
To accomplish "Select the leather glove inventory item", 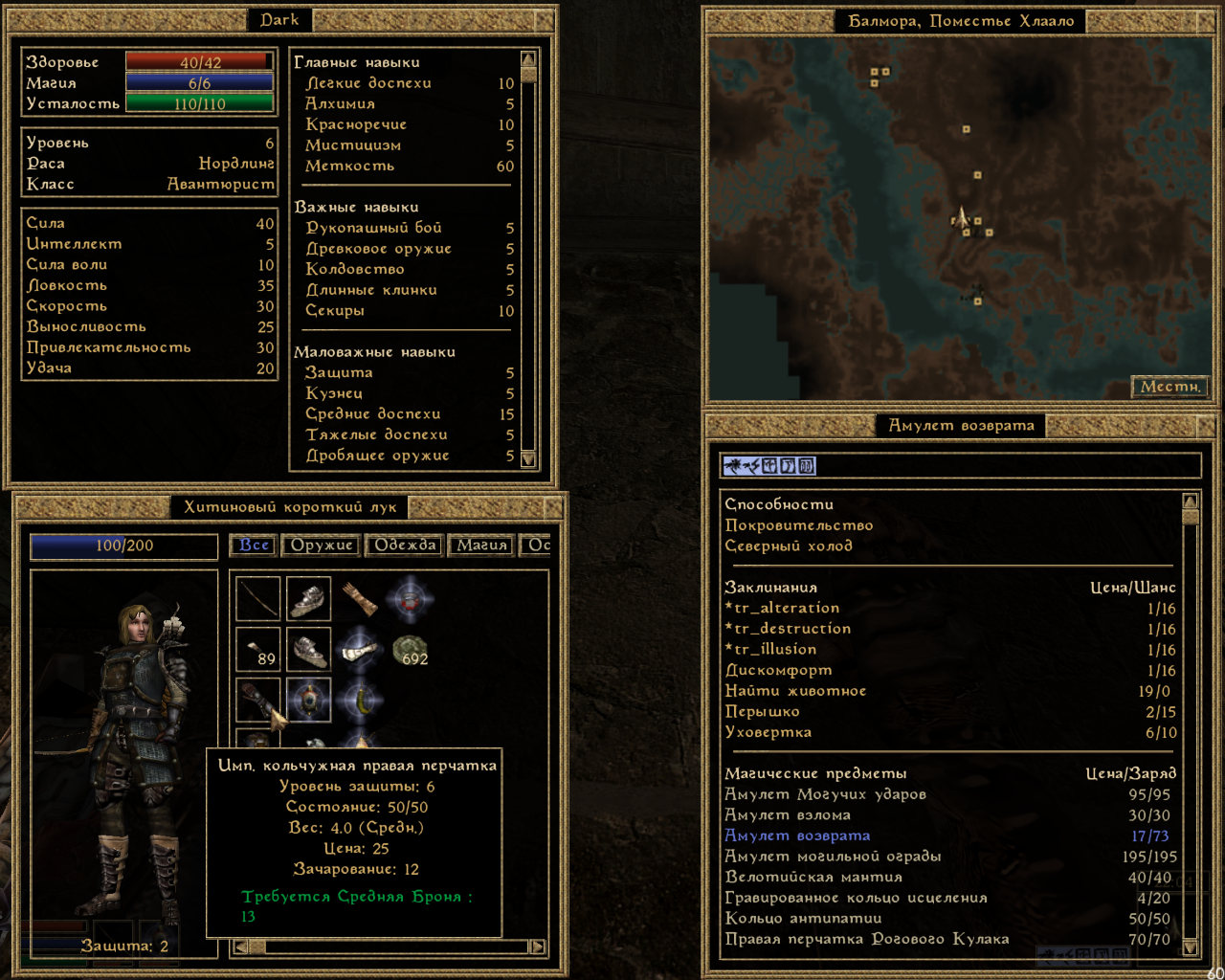I will 360,599.
